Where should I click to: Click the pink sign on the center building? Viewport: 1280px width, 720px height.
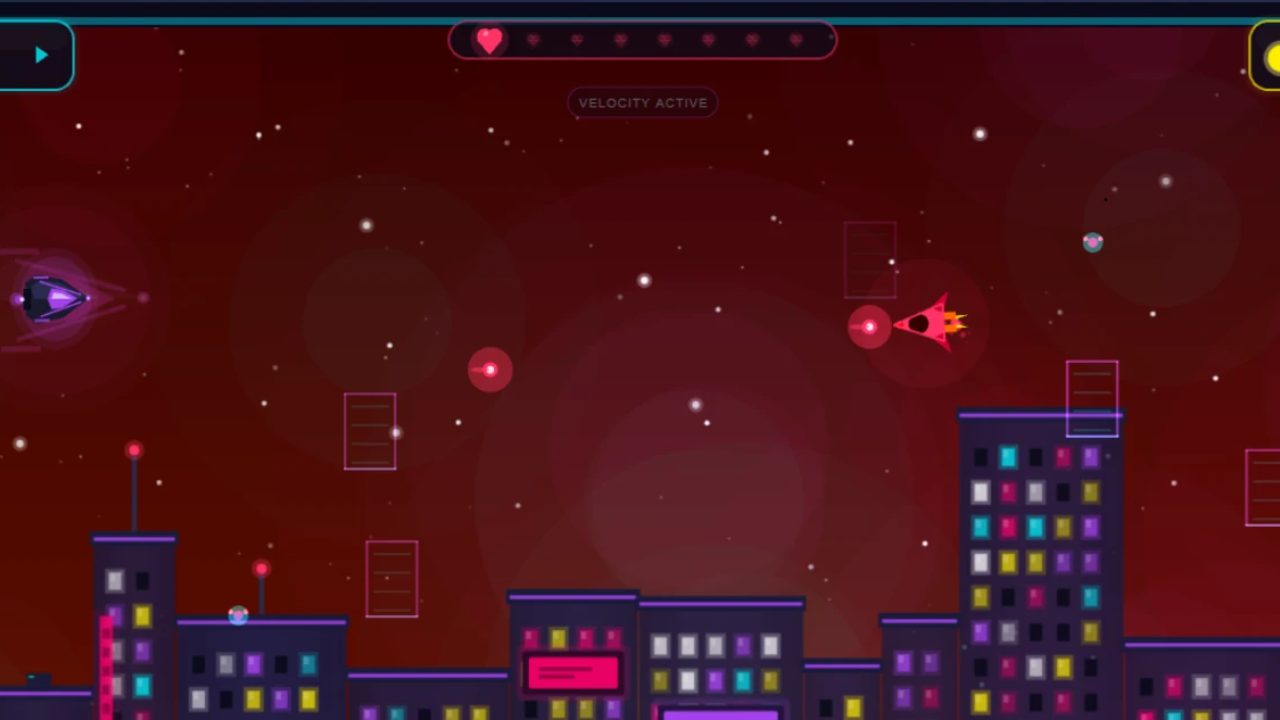pyautogui.click(x=572, y=672)
